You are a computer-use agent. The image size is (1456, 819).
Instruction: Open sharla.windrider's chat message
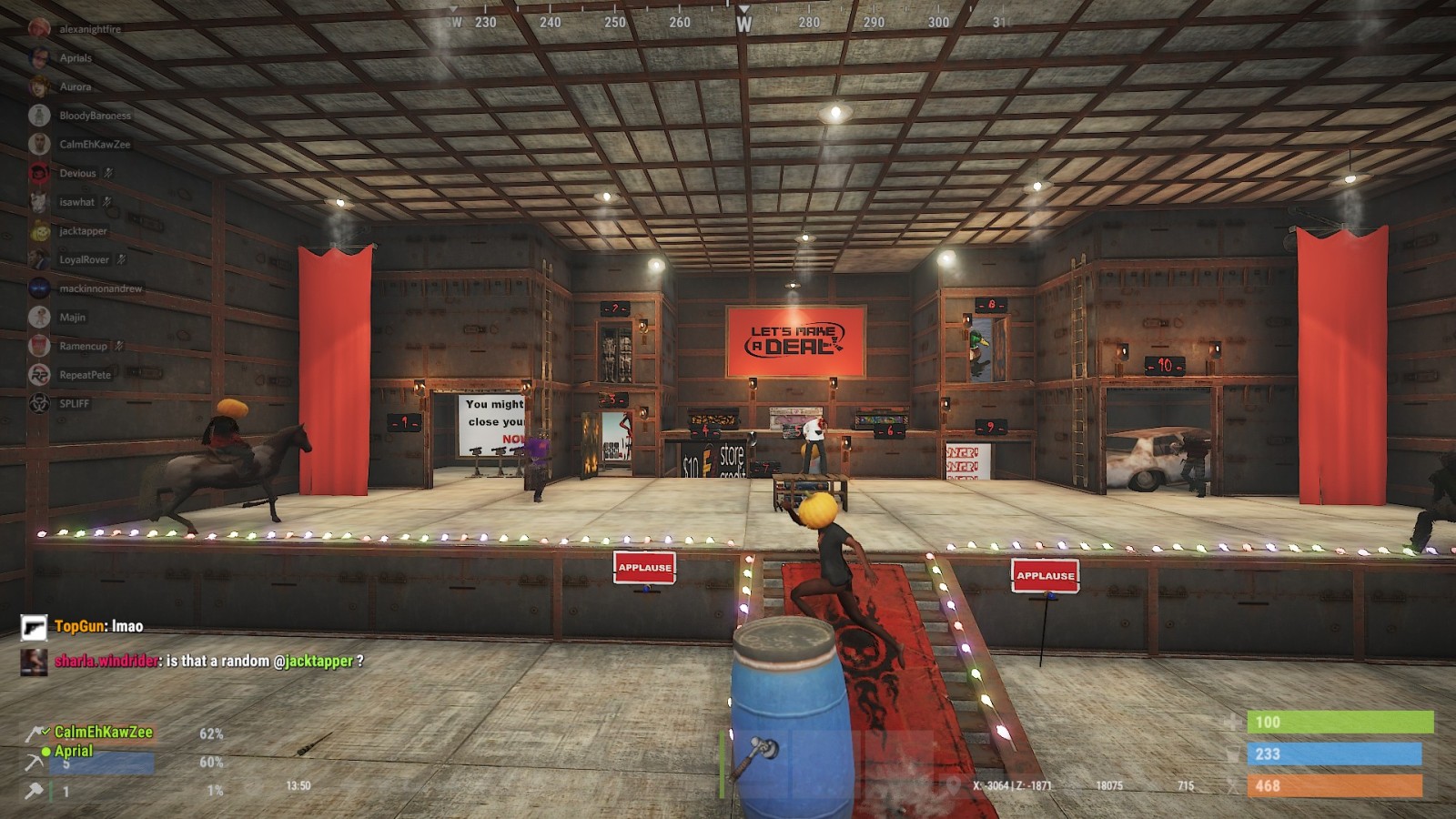[208, 661]
